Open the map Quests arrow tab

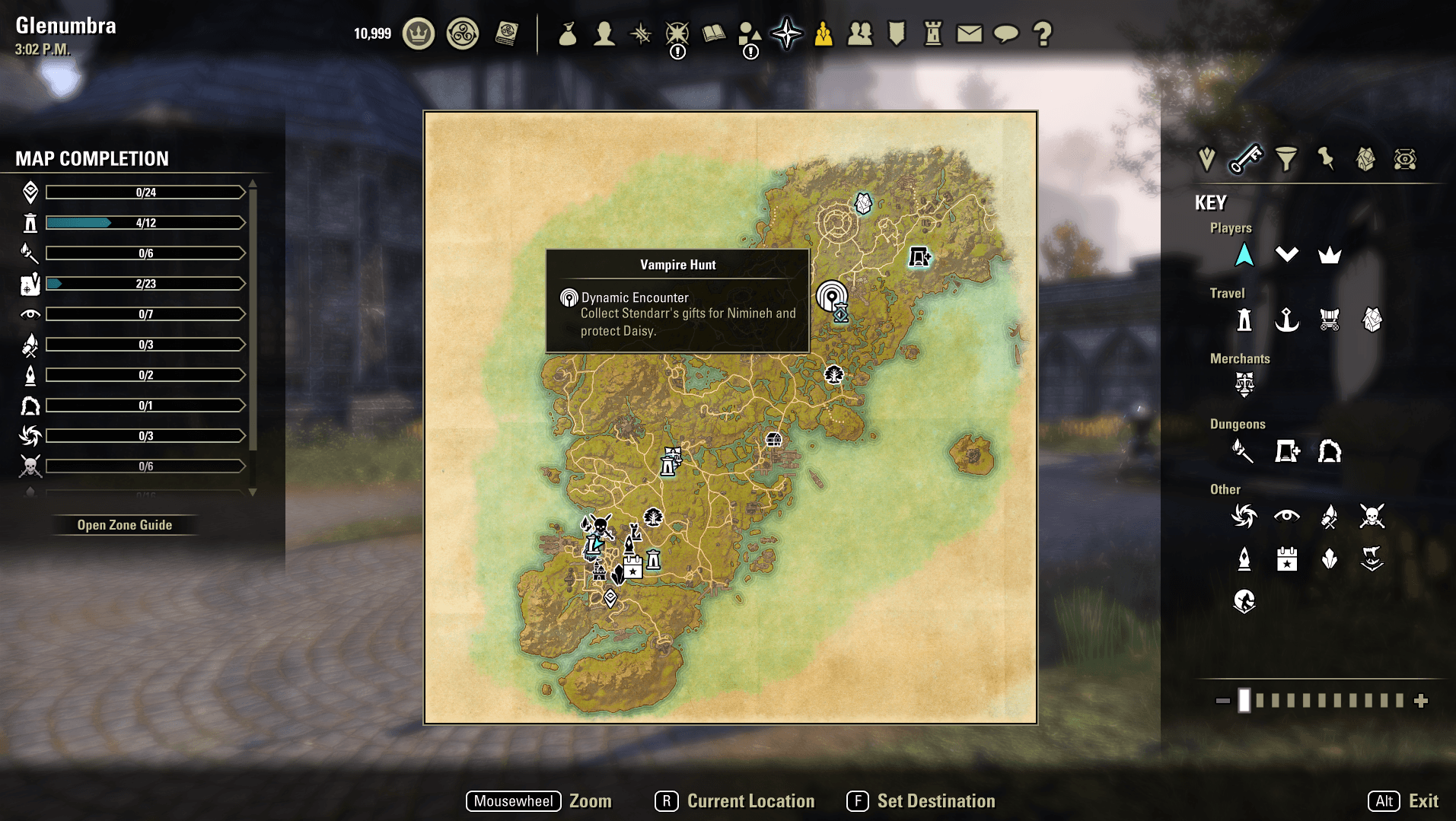click(1206, 159)
